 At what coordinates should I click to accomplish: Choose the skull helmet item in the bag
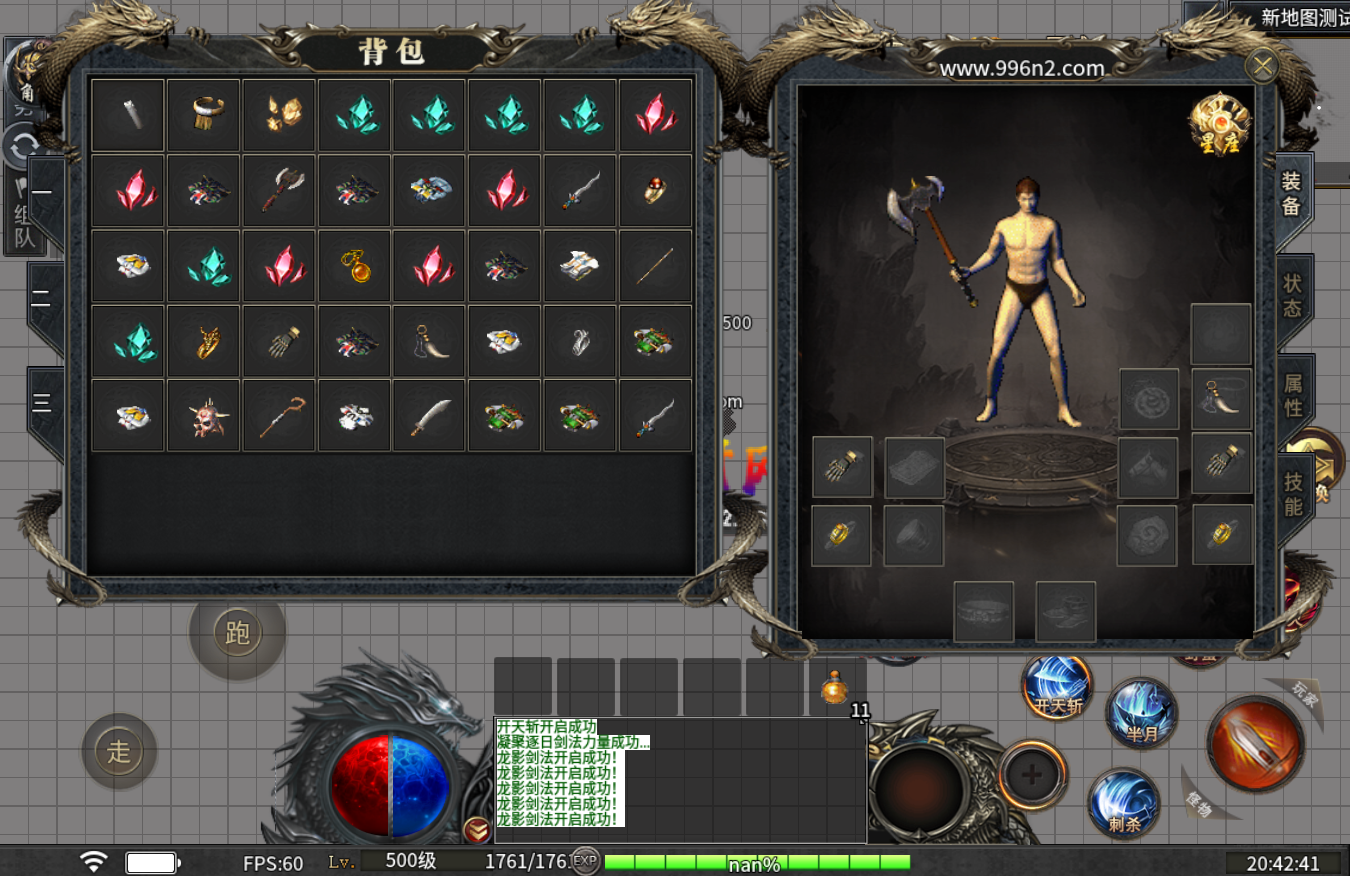pos(204,416)
